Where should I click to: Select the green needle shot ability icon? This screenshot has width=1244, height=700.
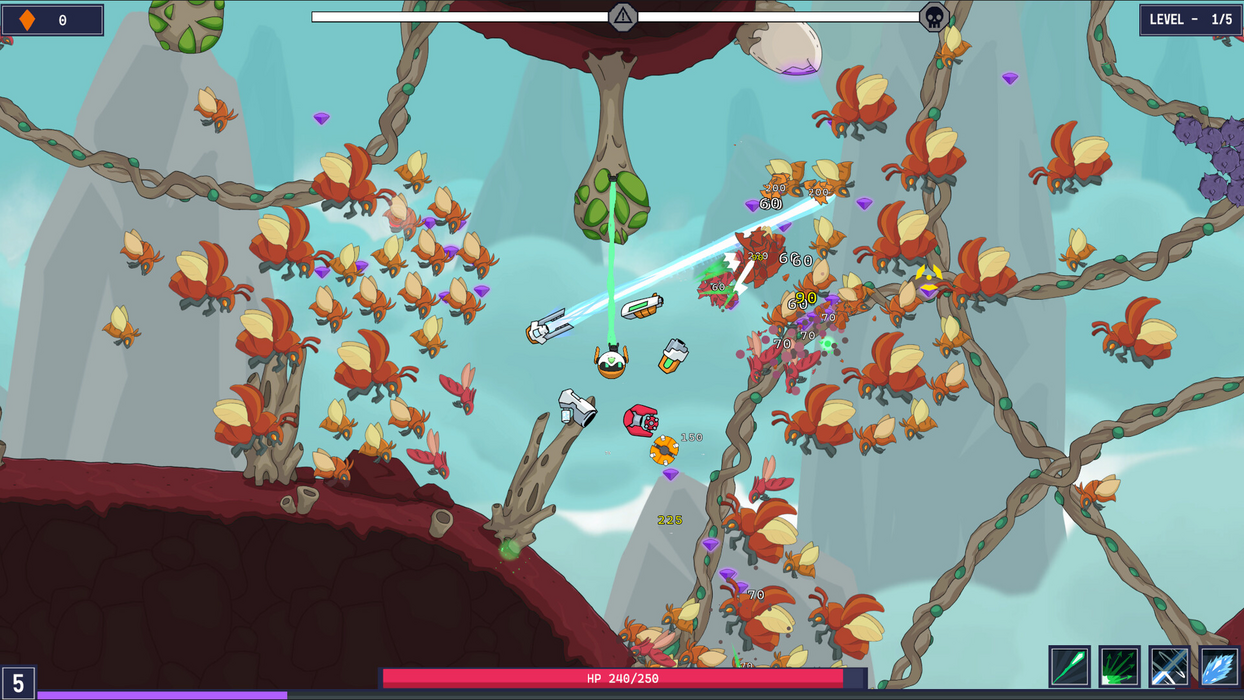pyautogui.click(x=1069, y=666)
